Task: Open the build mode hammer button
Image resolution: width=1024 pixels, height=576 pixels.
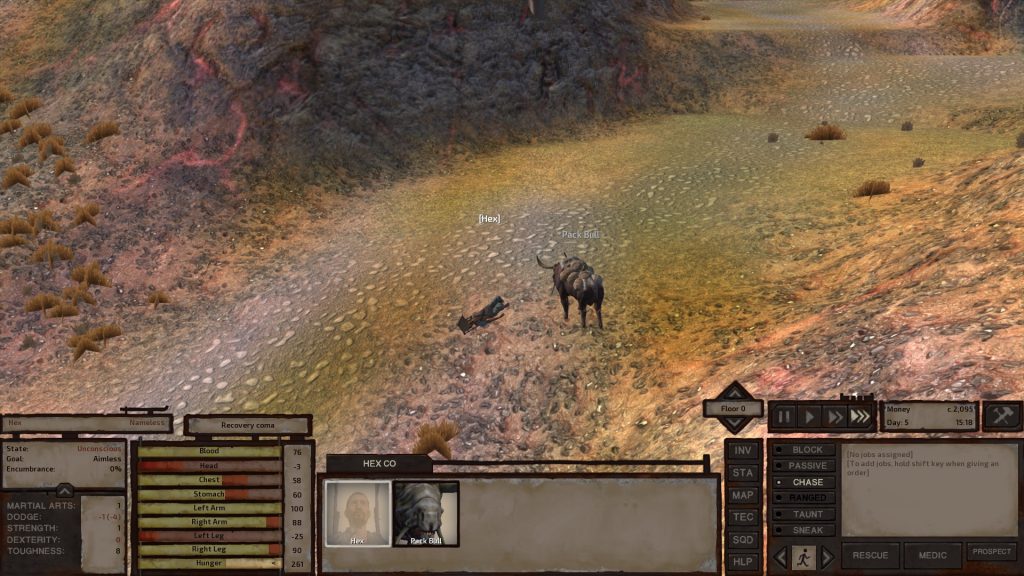Action: [1002, 416]
